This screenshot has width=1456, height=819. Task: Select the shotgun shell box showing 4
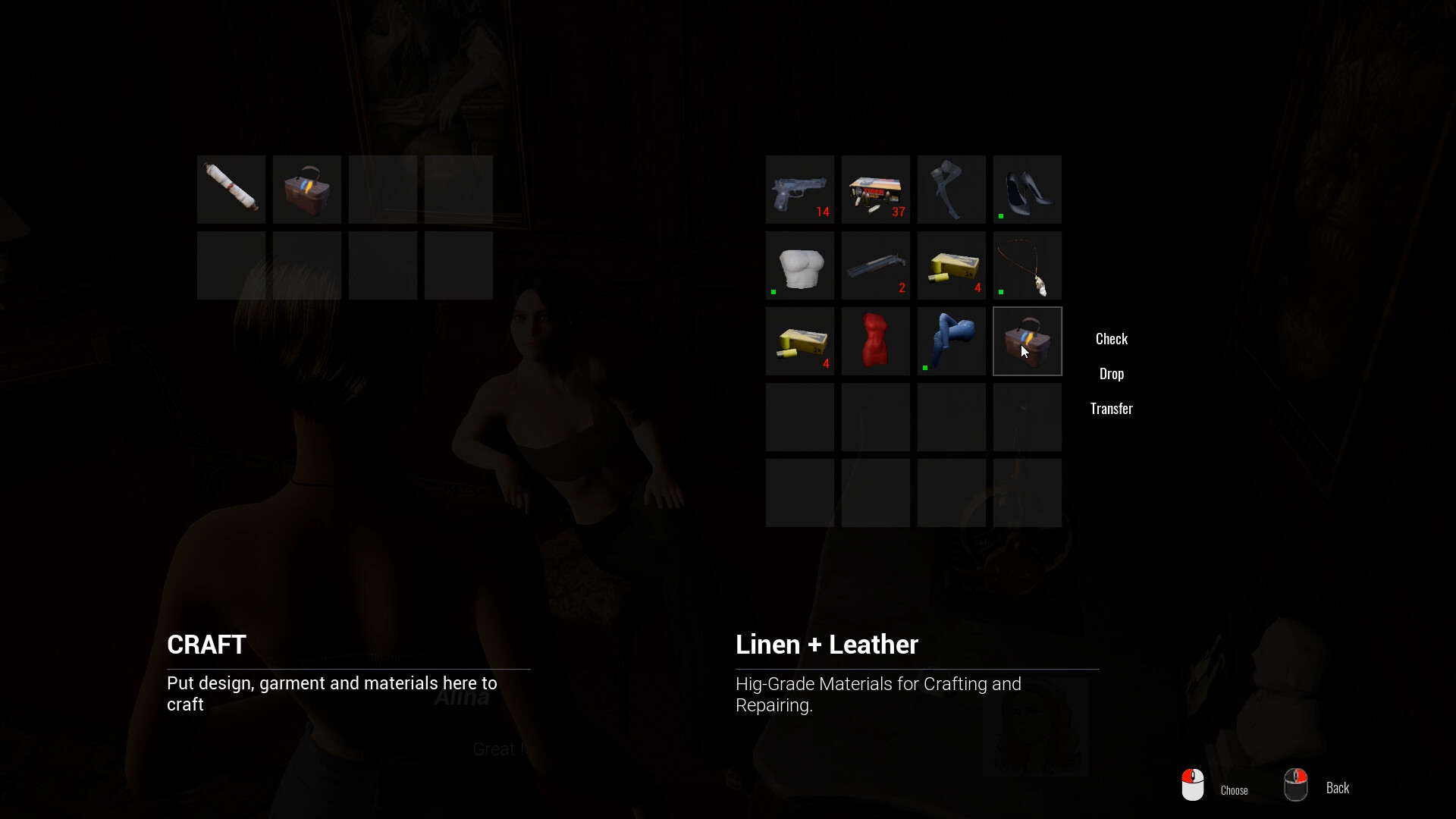point(952,265)
